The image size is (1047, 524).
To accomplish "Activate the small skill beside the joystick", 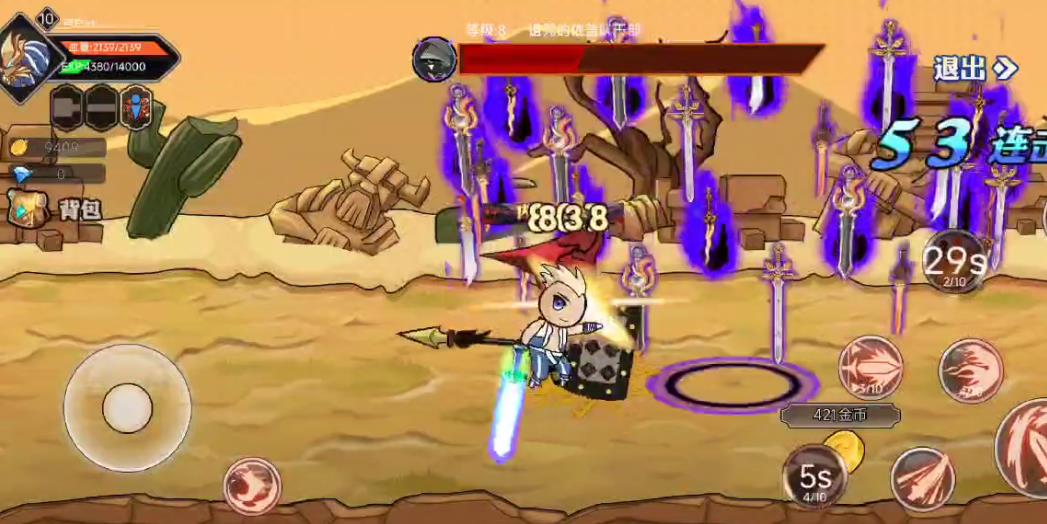I will tap(251, 485).
